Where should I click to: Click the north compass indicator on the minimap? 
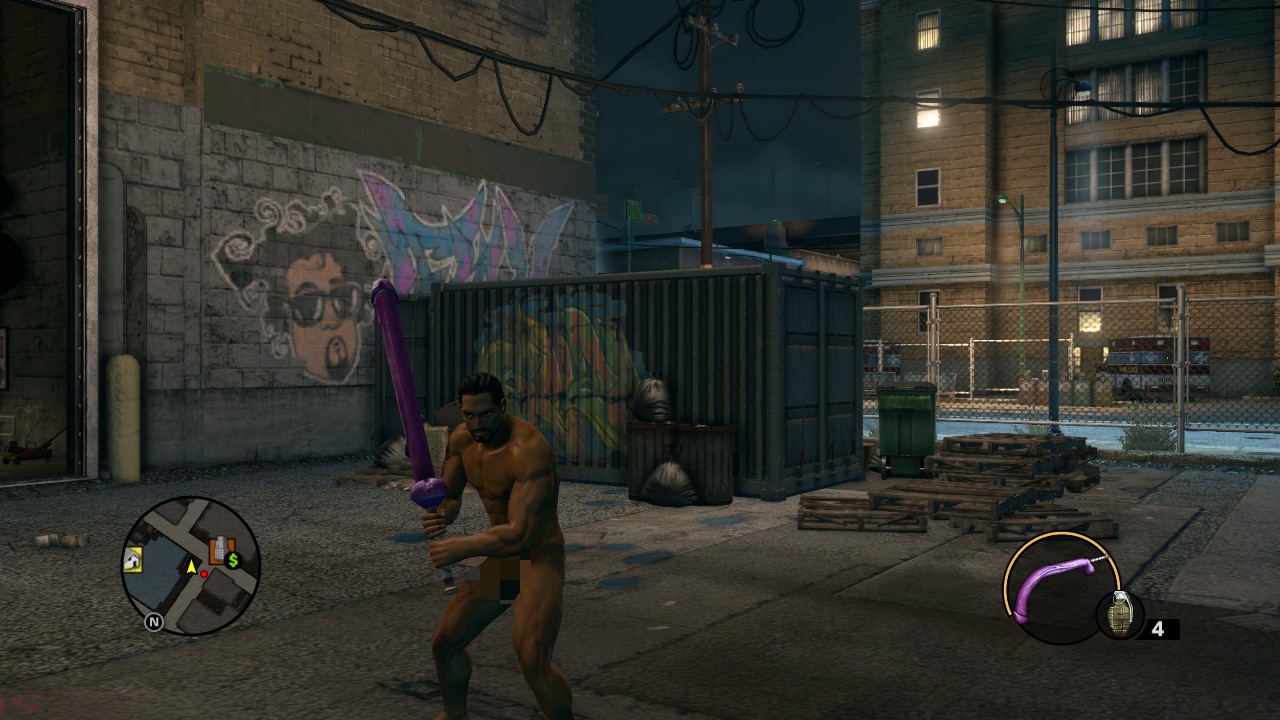(x=154, y=622)
